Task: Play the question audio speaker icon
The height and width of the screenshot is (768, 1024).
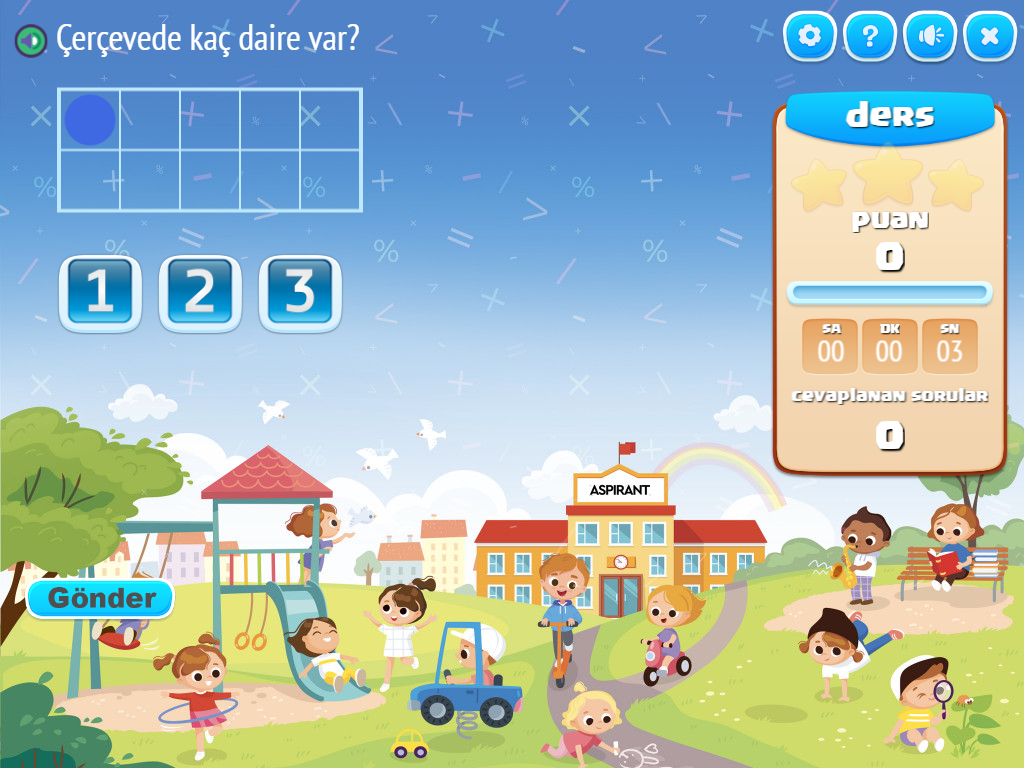Action: pos(31,40)
